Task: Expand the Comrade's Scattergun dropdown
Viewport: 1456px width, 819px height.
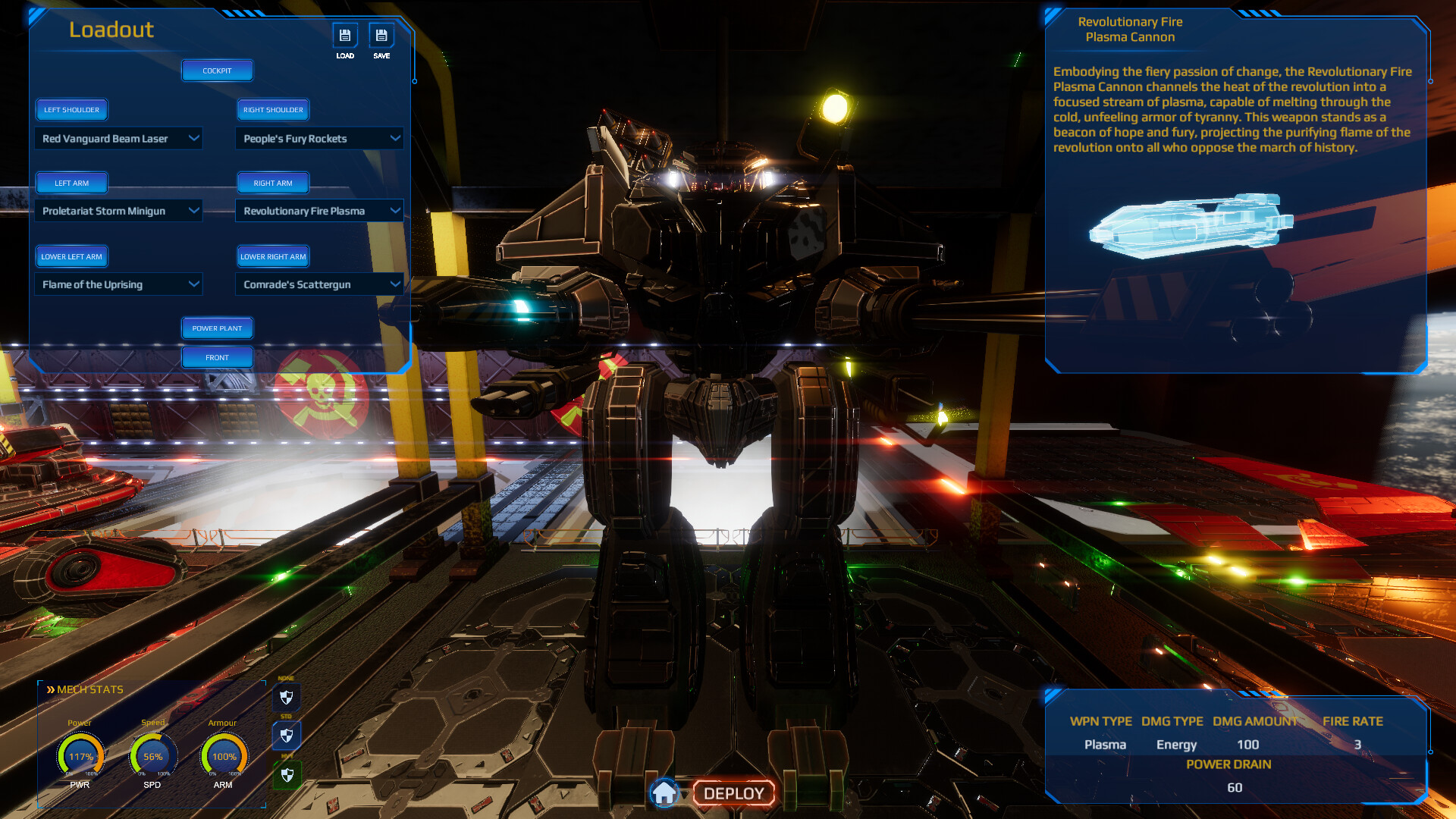Action: pyautogui.click(x=318, y=284)
